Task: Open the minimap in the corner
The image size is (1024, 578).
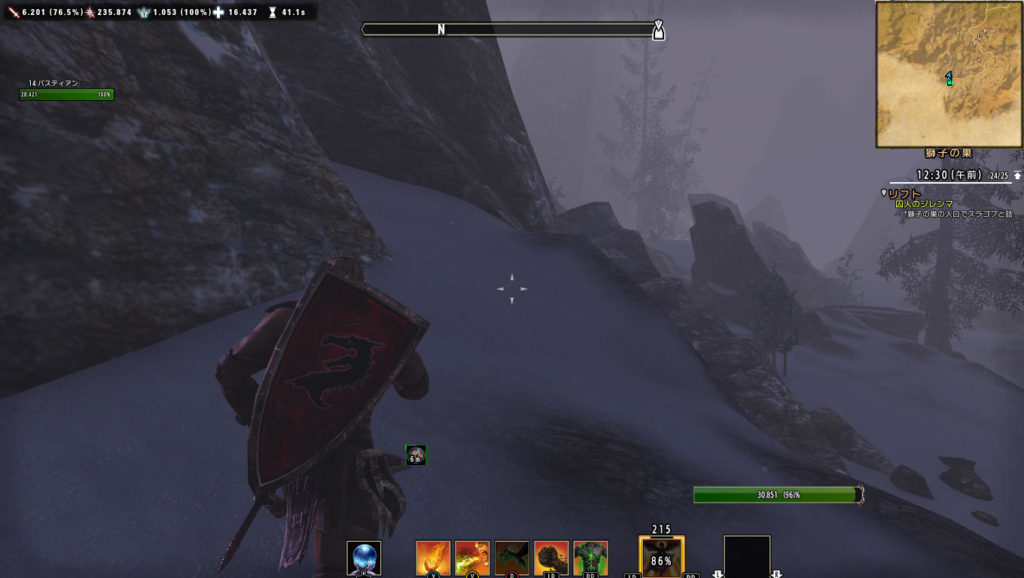Action: point(948,74)
